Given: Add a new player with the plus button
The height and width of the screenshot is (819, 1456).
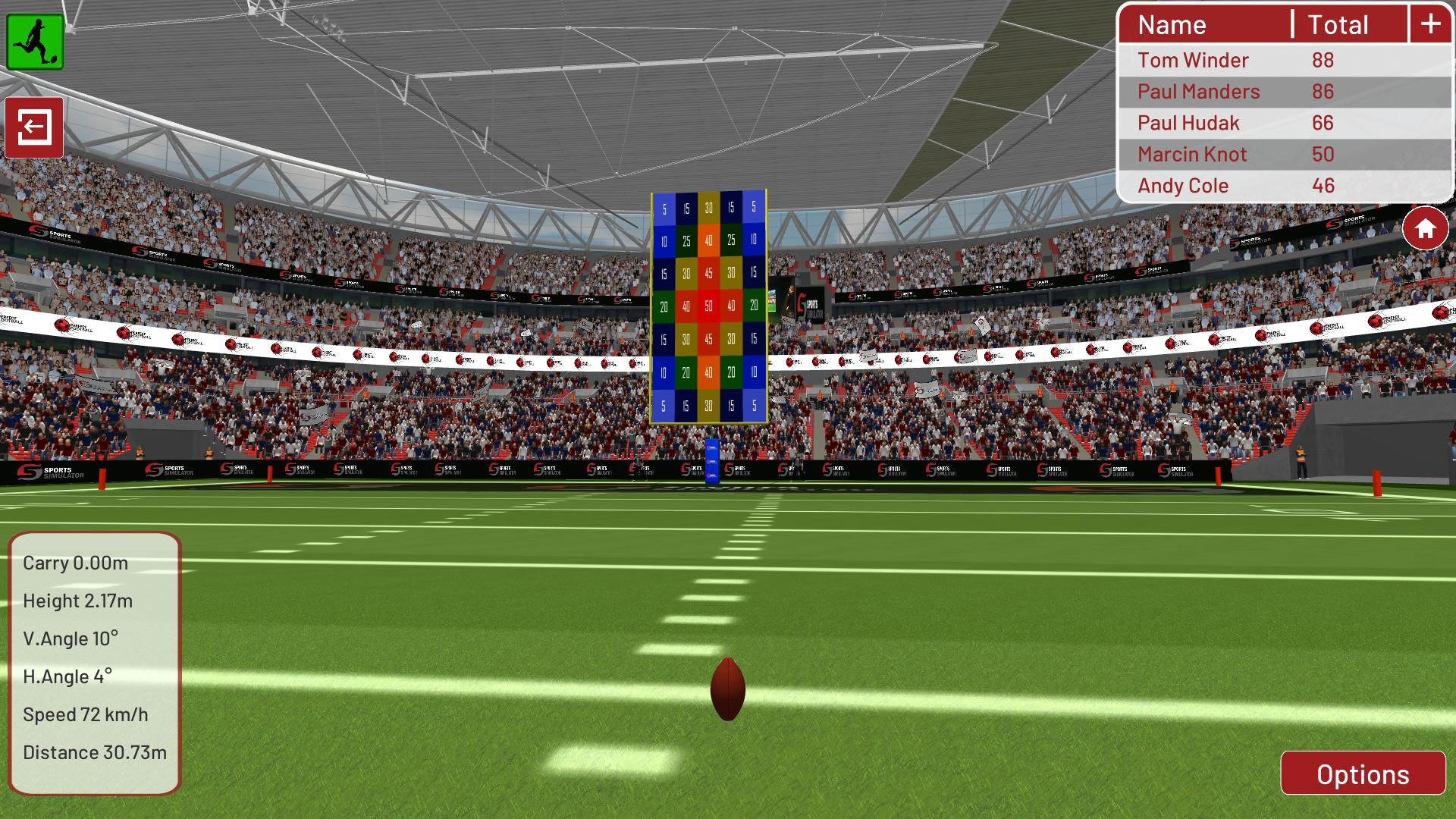Looking at the screenshot, I should tap(1430, 24).
